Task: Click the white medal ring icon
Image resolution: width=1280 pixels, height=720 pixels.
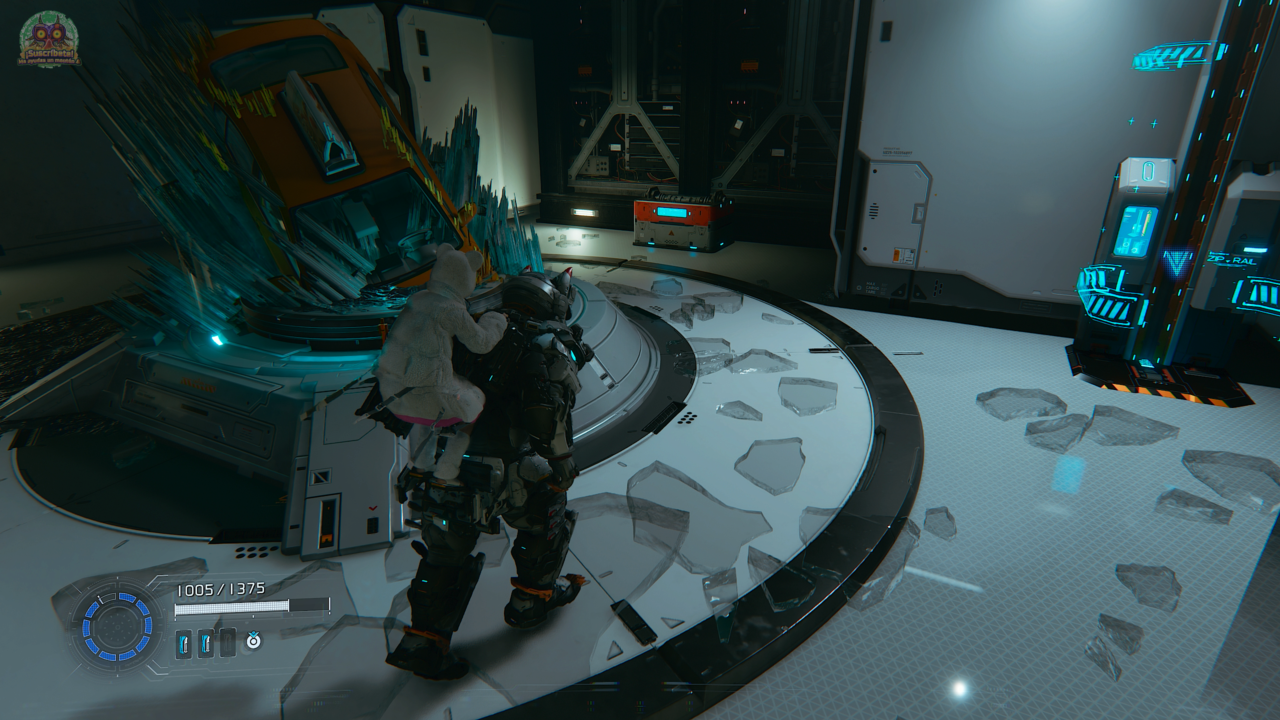Action: pos(254,641)
